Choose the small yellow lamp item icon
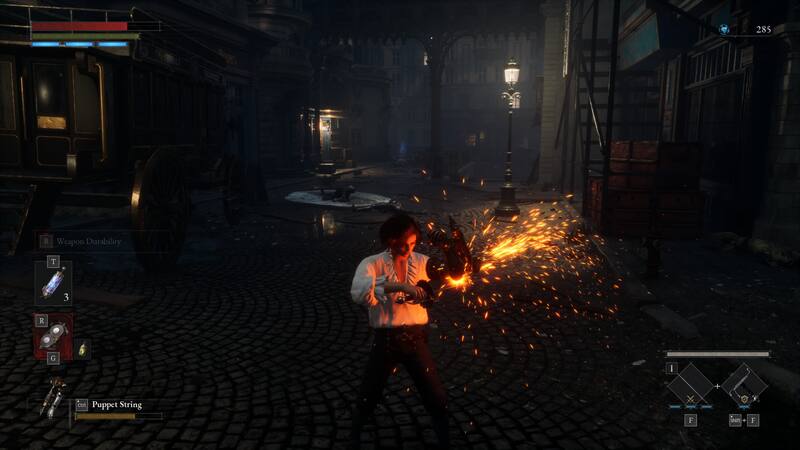 pos(83,349)
